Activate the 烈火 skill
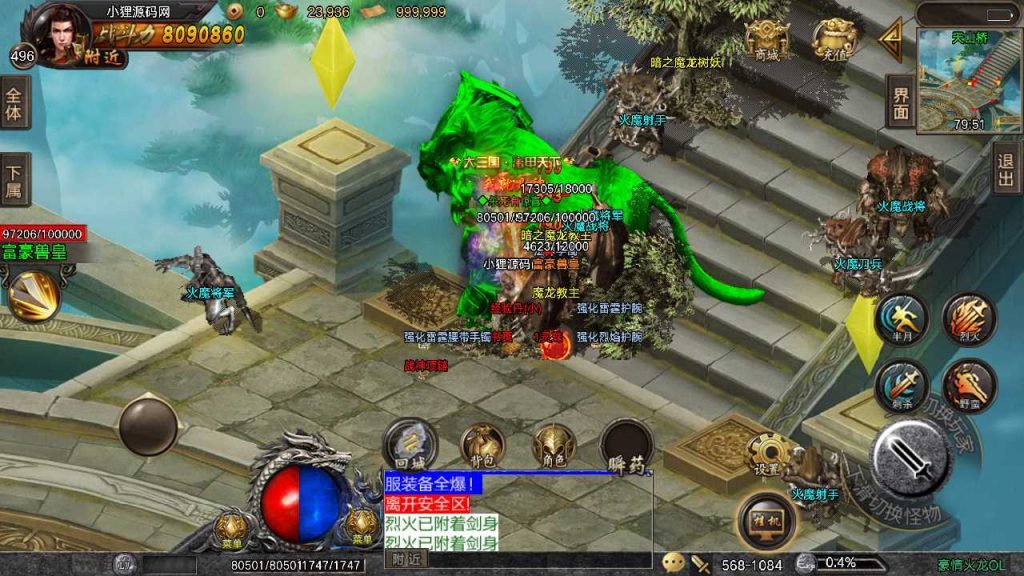Viewport: 1024px width, 576px height. 969,318
